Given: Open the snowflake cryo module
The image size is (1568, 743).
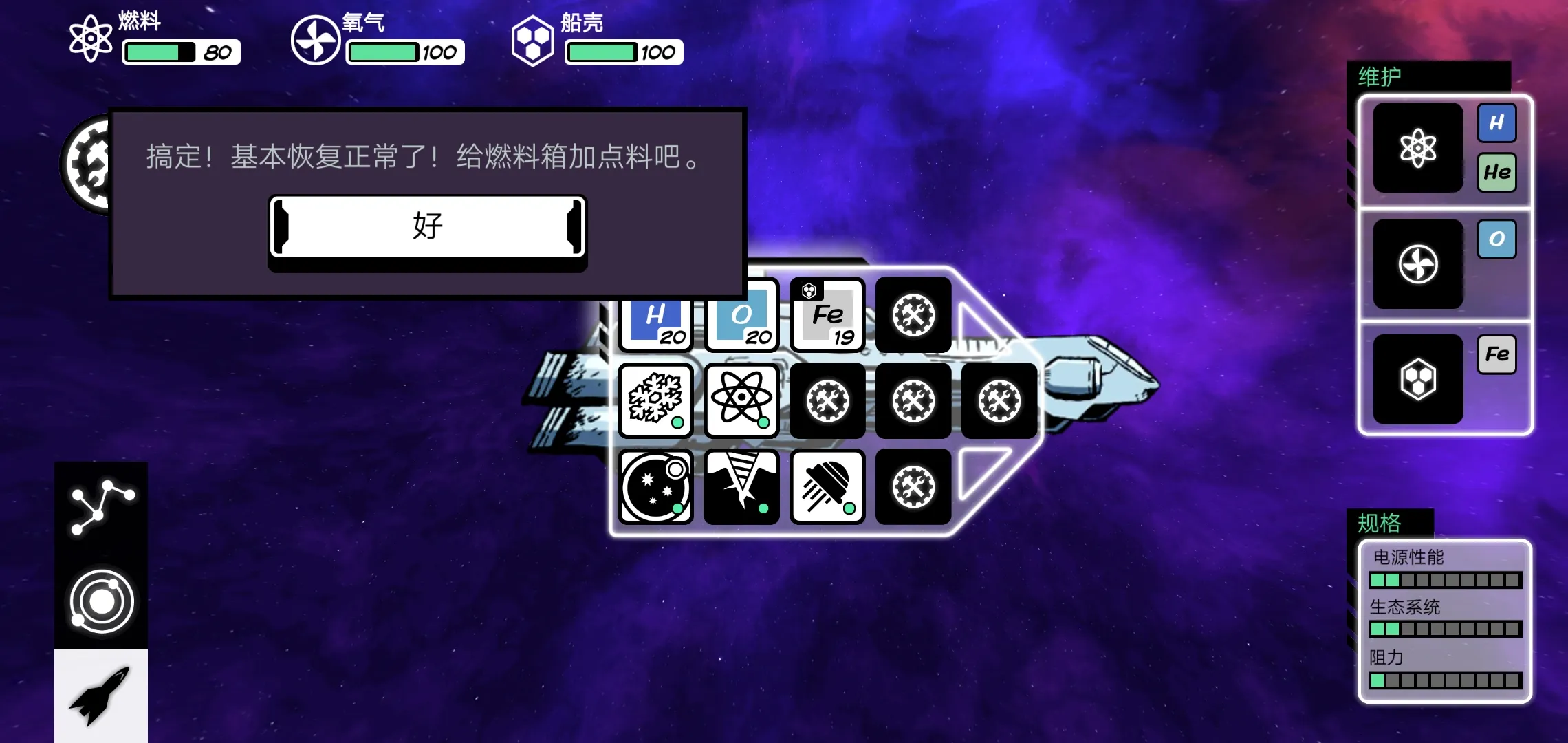Looking at the screenshot, I should (x=655, y=401).
